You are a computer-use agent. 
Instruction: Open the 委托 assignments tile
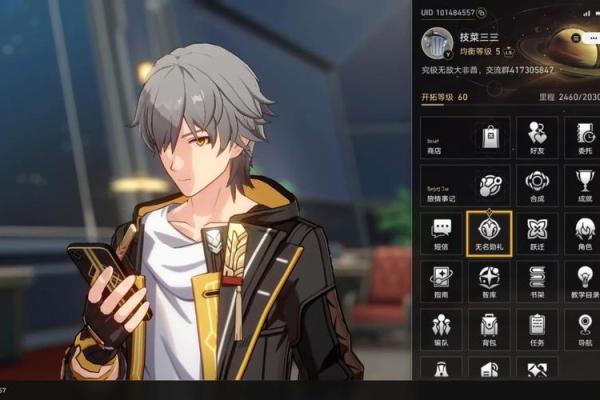(583, 138)
